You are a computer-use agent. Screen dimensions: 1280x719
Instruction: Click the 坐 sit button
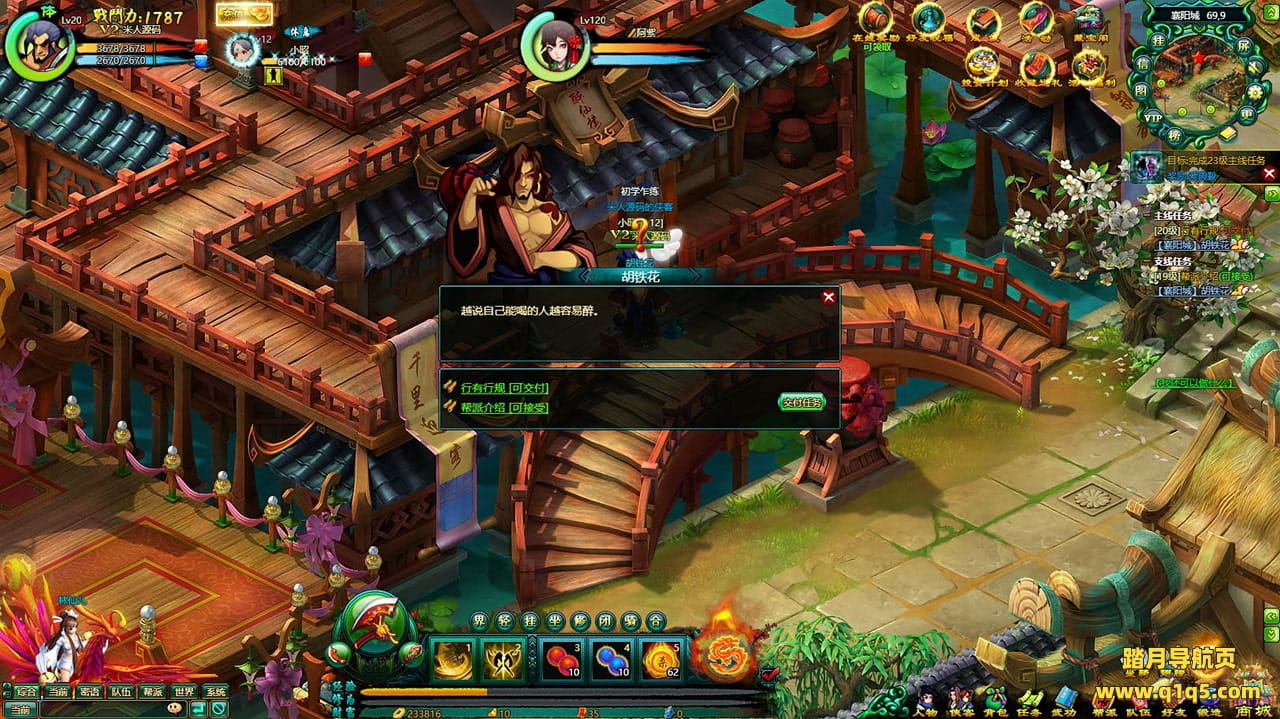coord(556,621)
